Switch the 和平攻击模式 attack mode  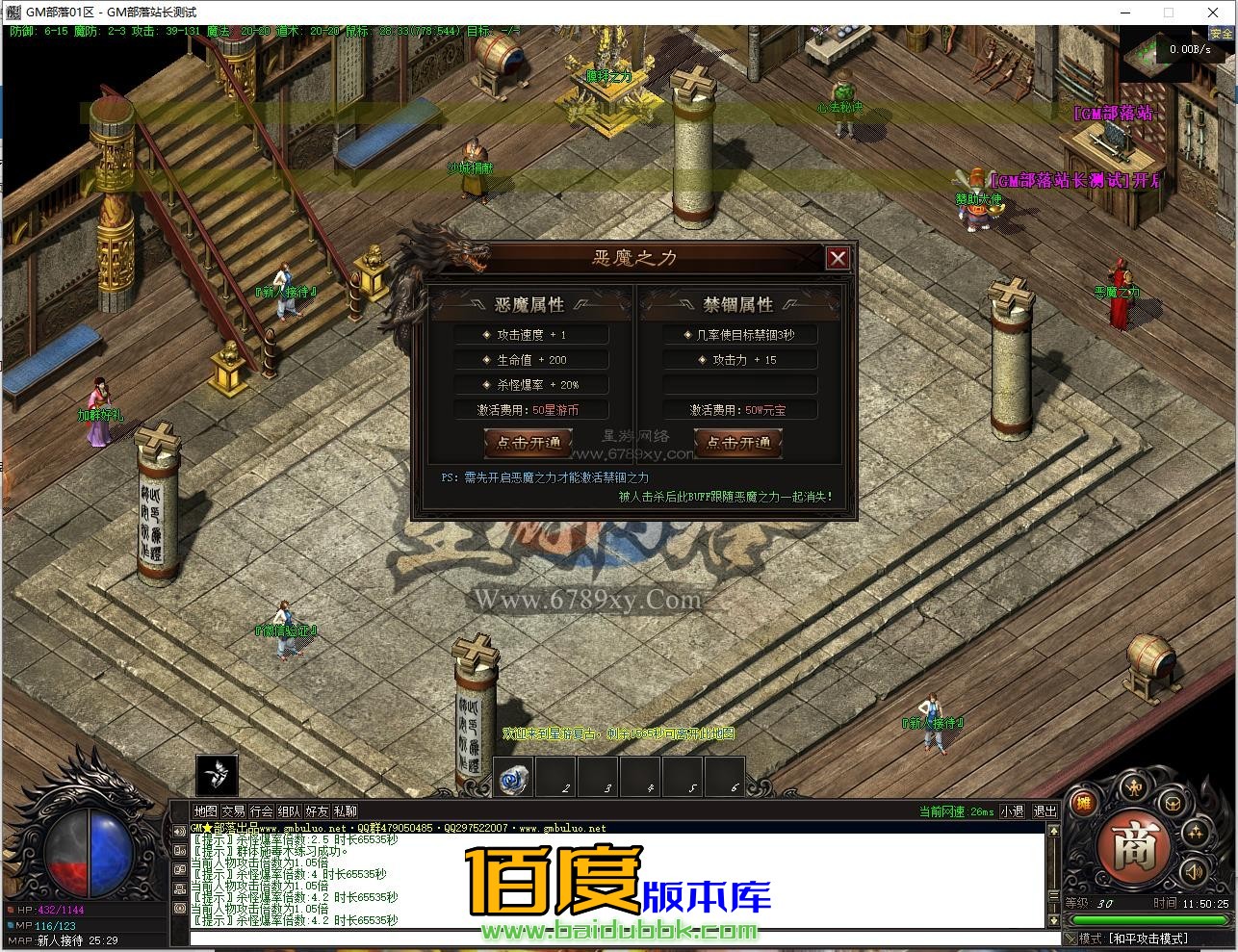[1148, 937]
